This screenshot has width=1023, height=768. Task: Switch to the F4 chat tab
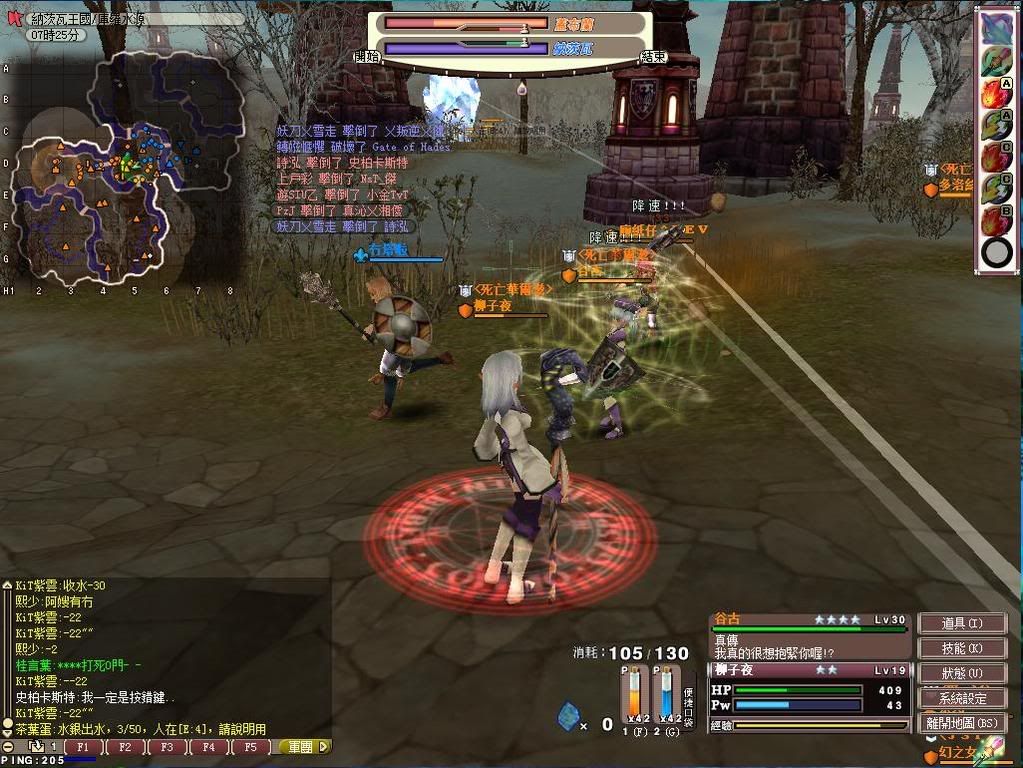(x=209, y=747)
